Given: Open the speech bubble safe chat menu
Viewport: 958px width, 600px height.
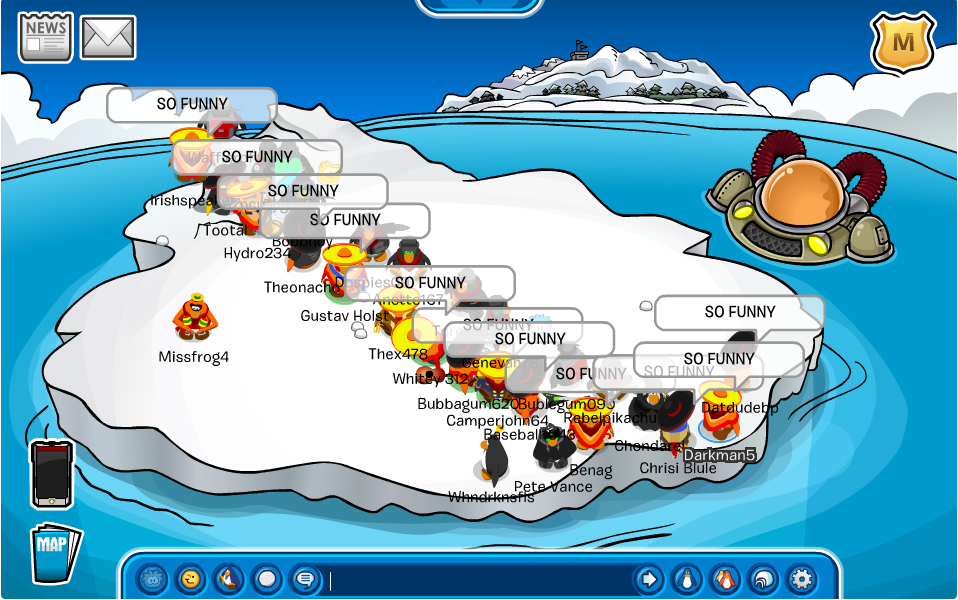Looking at the screenshot, I should [303, 578].
